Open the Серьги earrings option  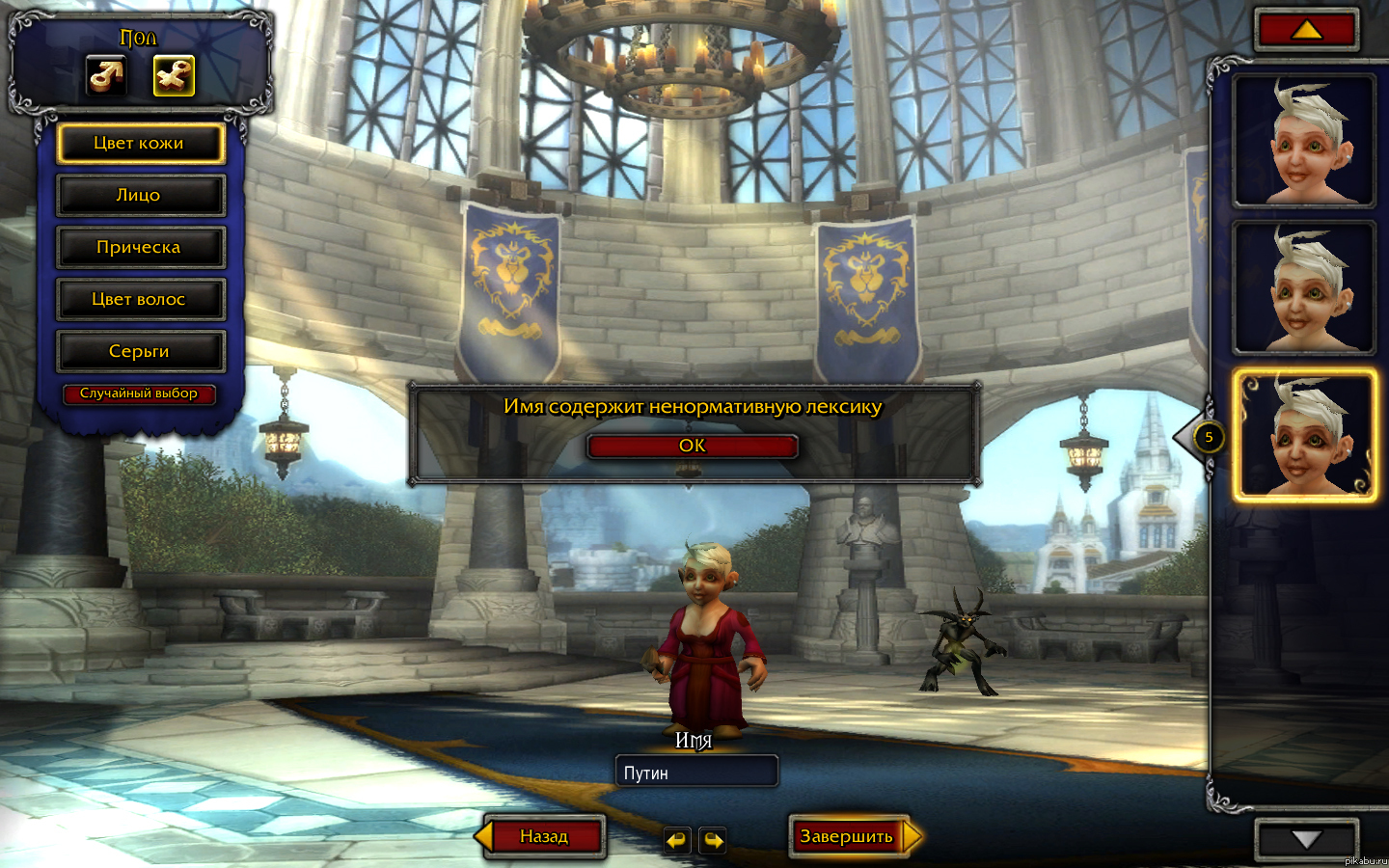point(140,352)
